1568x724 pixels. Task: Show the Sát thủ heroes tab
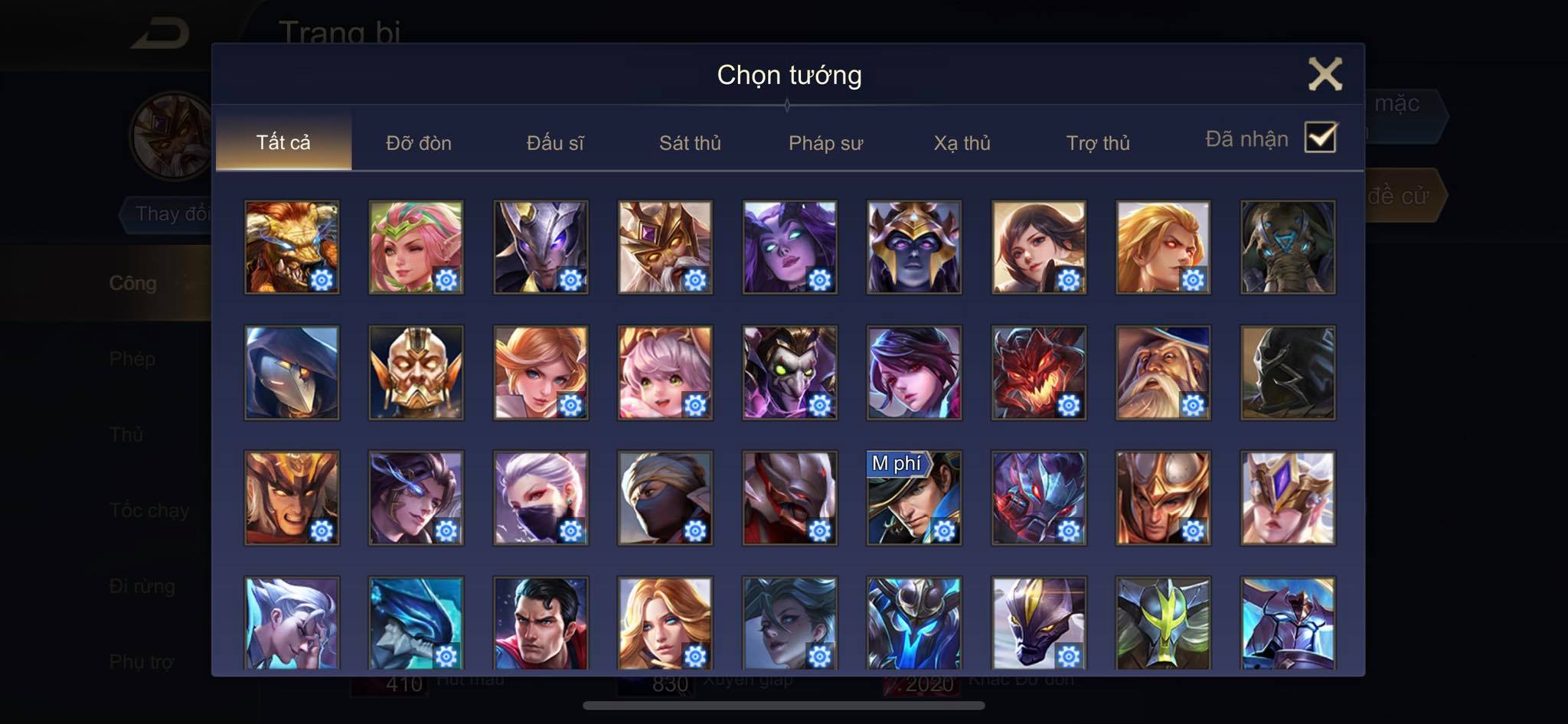690,143
